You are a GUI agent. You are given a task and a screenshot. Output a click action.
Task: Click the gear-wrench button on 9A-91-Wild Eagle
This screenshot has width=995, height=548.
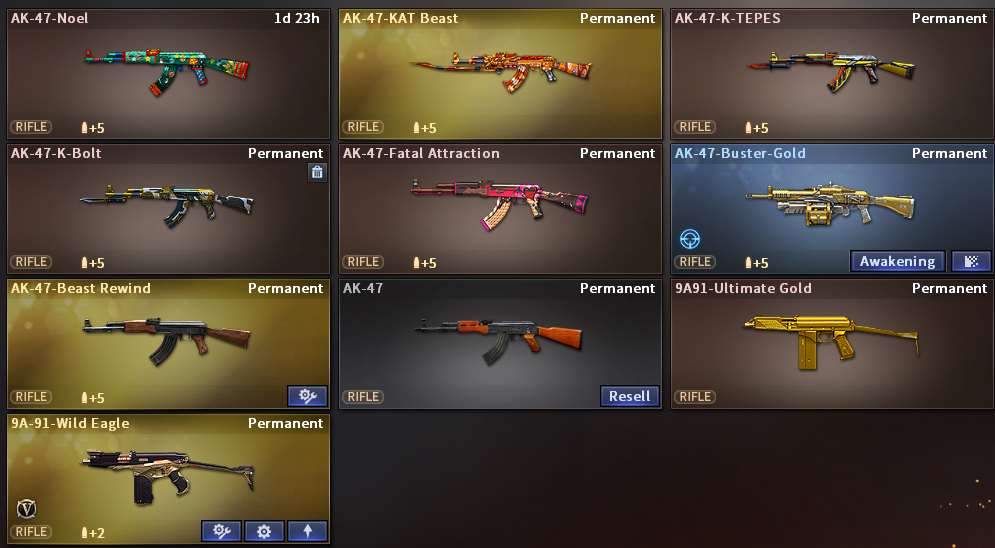coord(221,531)
